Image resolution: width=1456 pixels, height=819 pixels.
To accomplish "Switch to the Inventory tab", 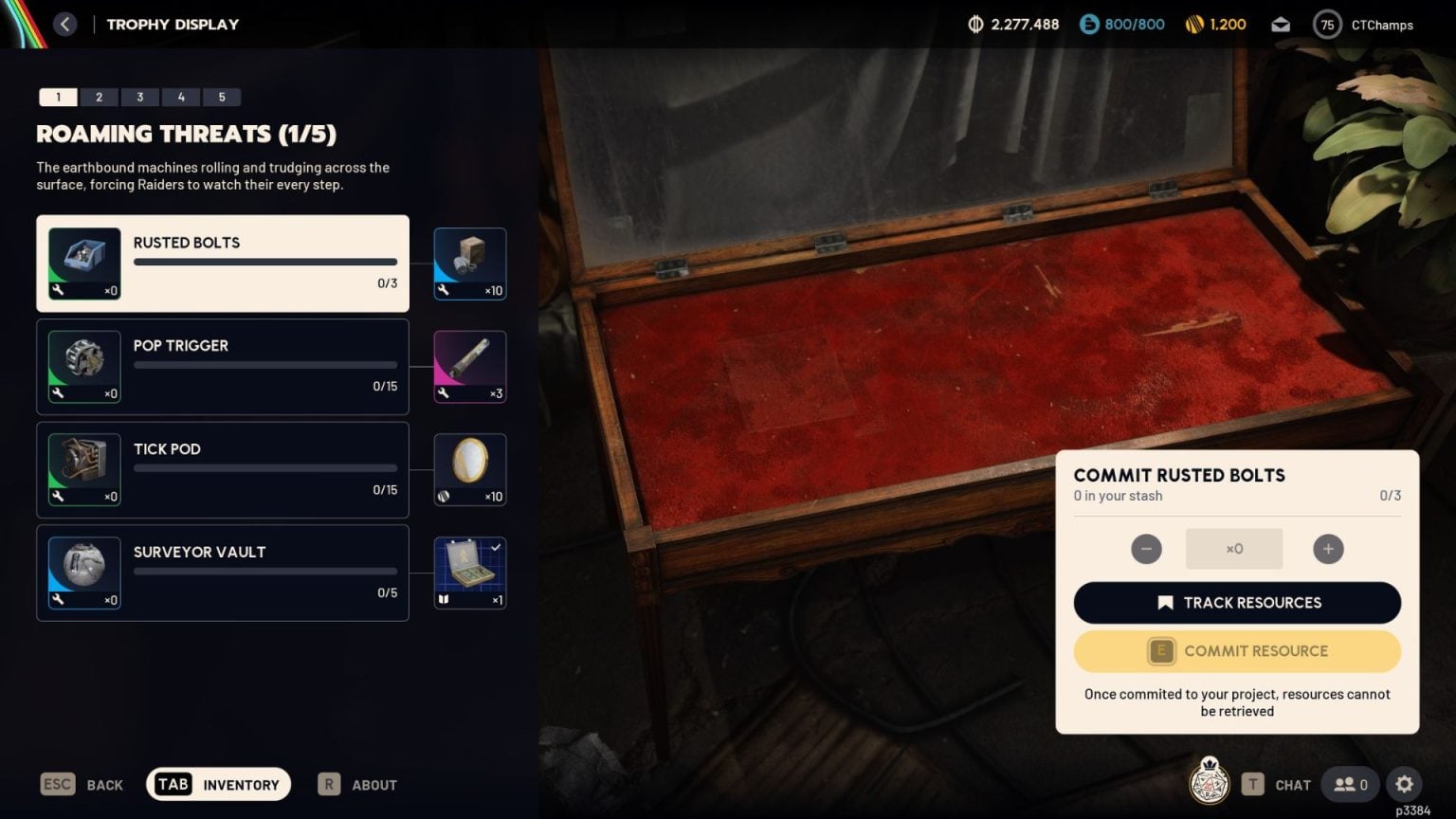I will pyautogui.click(x=217, y=784).
